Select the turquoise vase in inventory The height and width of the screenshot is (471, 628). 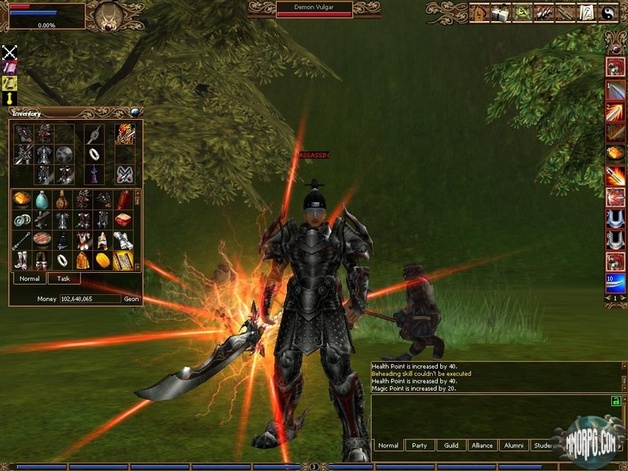point(42,200)
